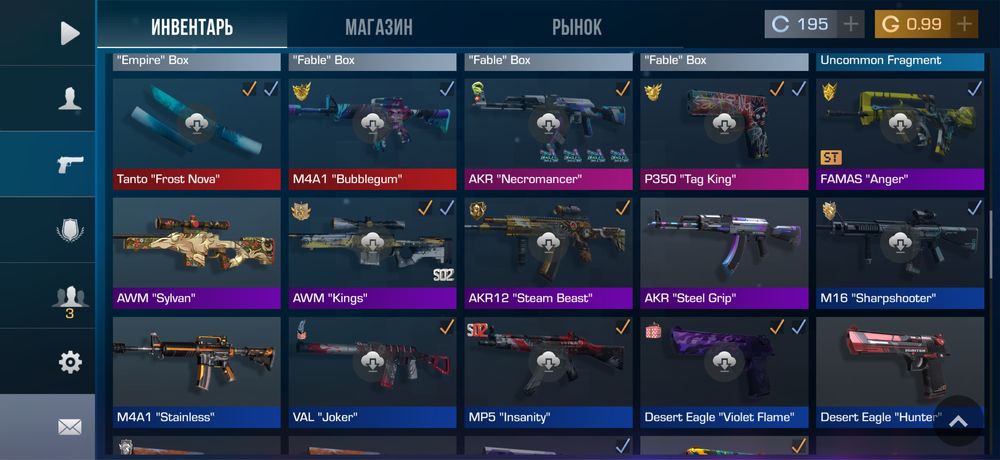Choose the Desert Eagle "Violet Flame" skin

[x=724, y=372]
